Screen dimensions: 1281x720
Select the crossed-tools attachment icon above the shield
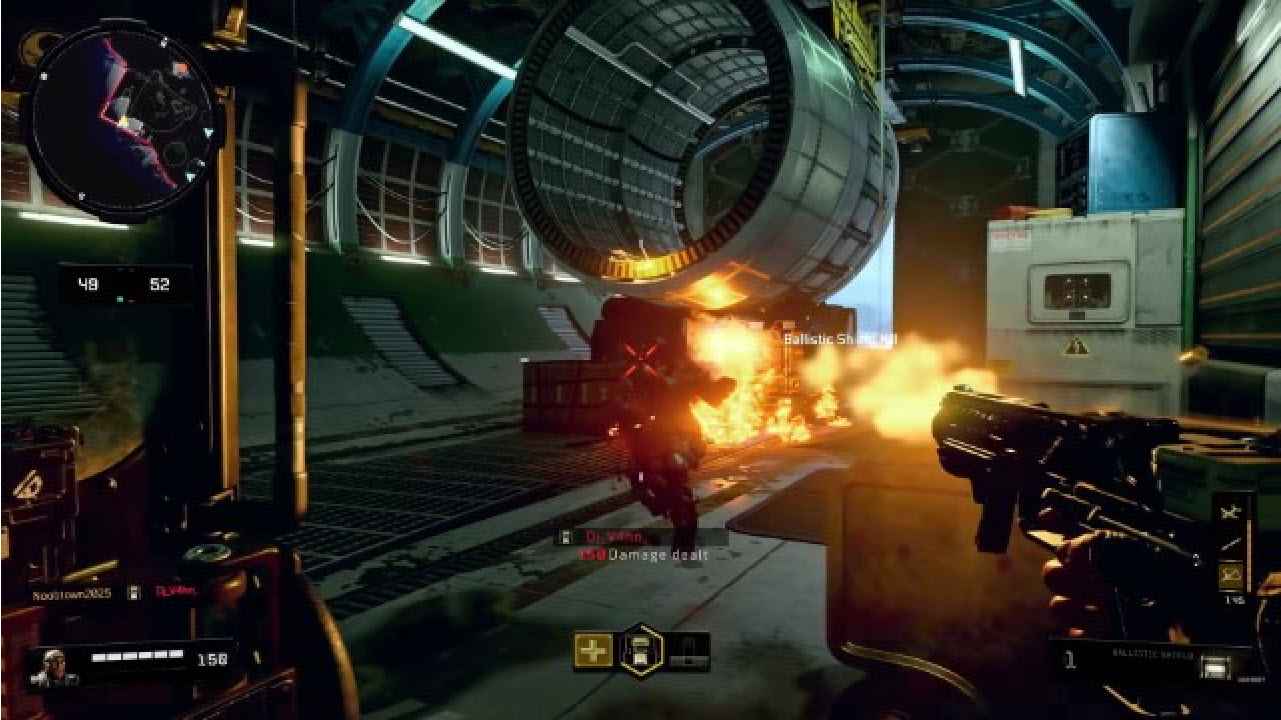click(x=1231, y=511)
